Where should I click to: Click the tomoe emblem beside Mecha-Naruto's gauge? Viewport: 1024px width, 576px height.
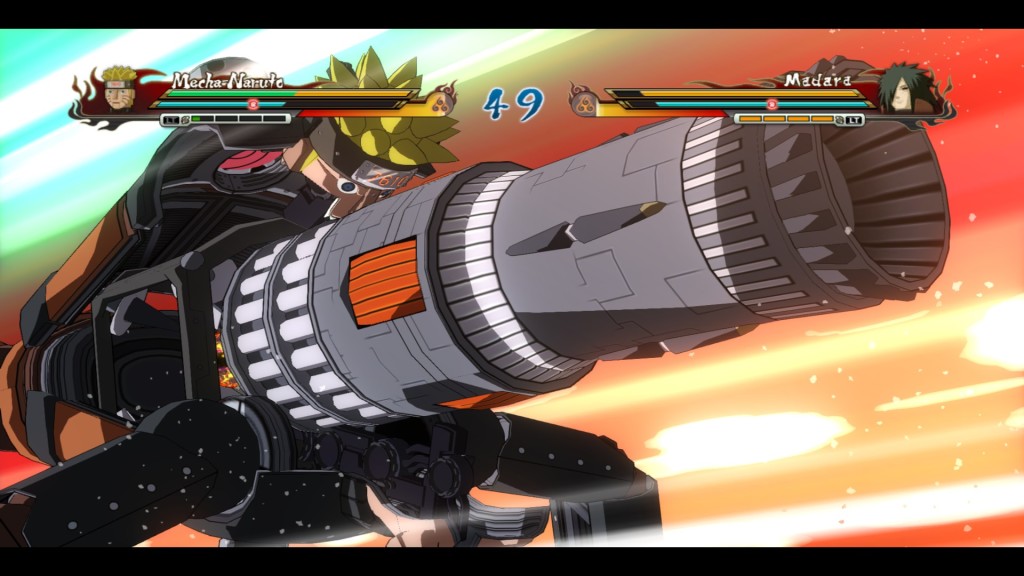(440, 100)
